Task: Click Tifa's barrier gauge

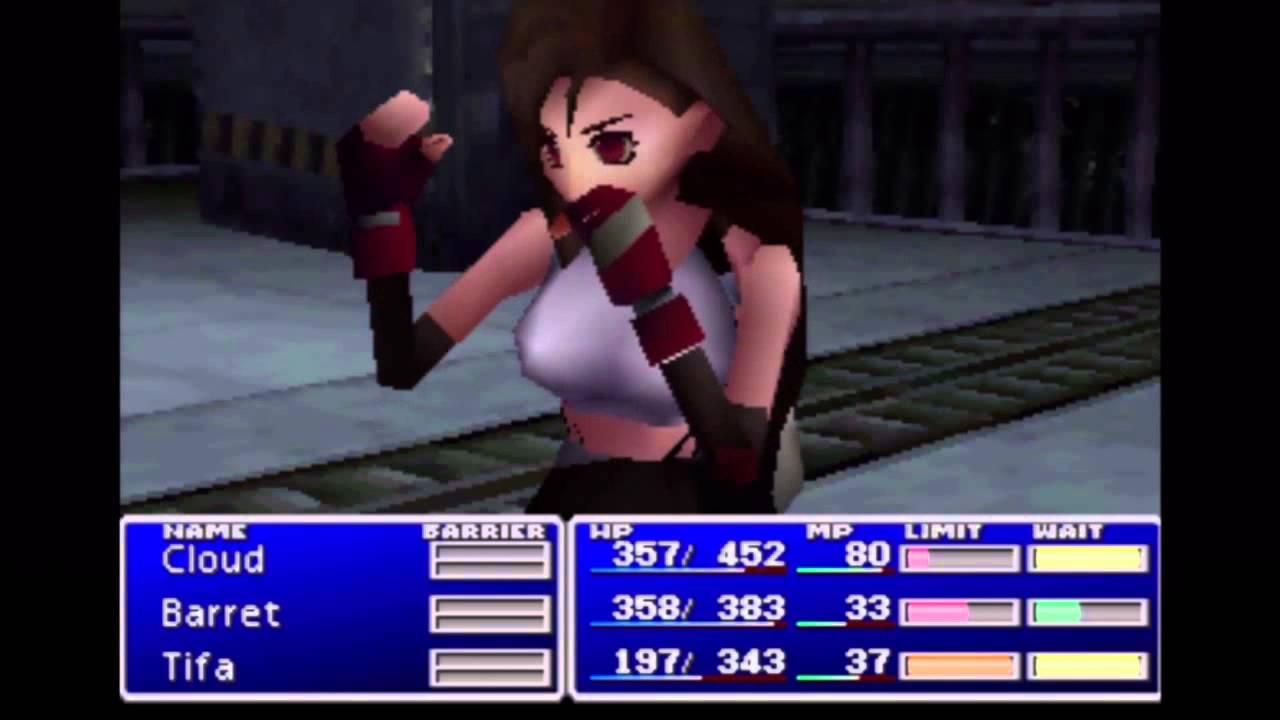Action: [x=489, y=668]
